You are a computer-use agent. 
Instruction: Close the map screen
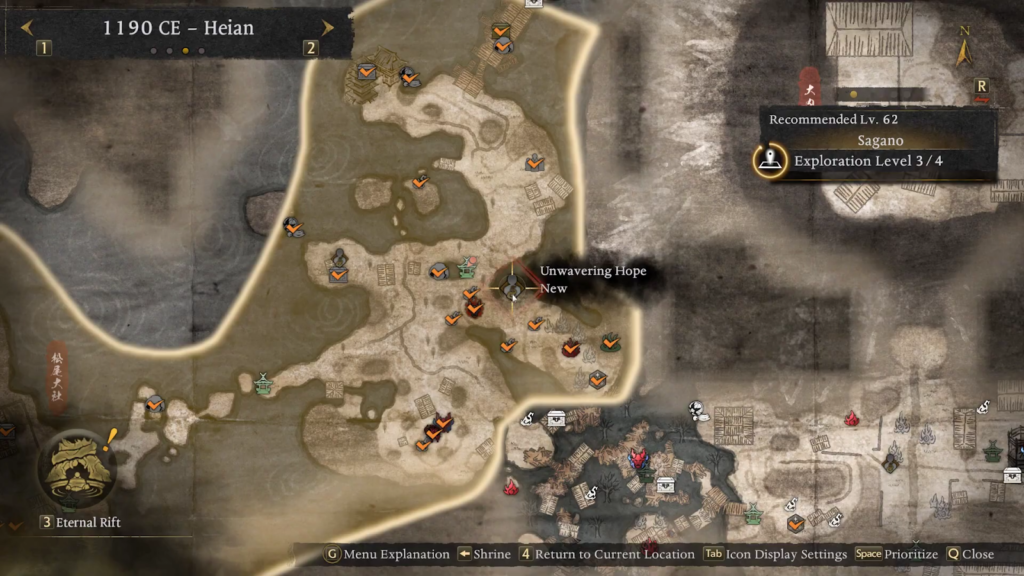[970, 554]
